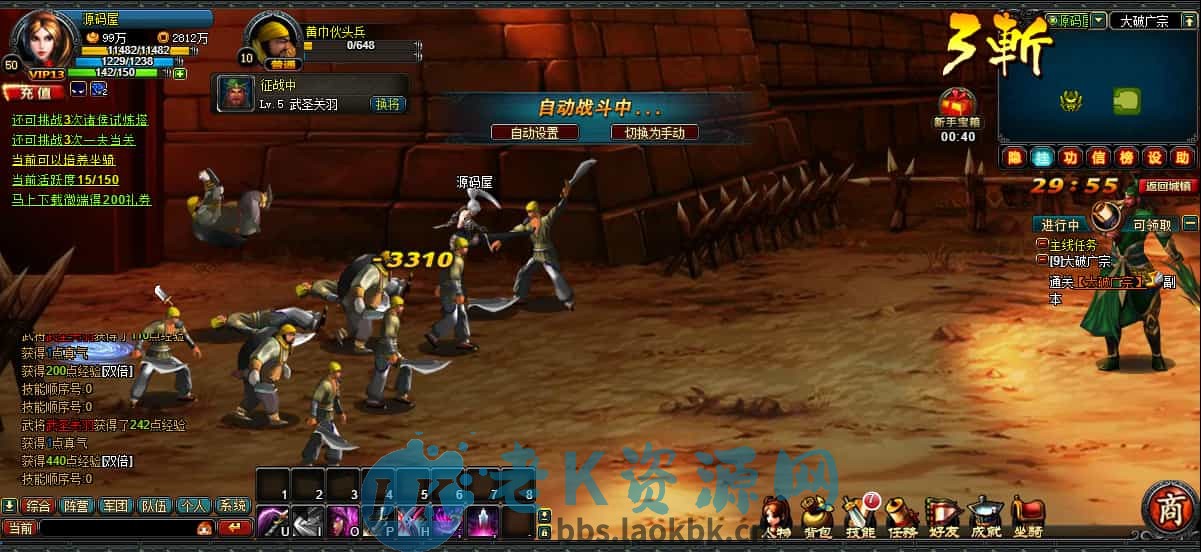This screenshot has height=552, width=1201.
Task: Open the 自动设置 auto-battle settings
Action: (x=535, y=132)
